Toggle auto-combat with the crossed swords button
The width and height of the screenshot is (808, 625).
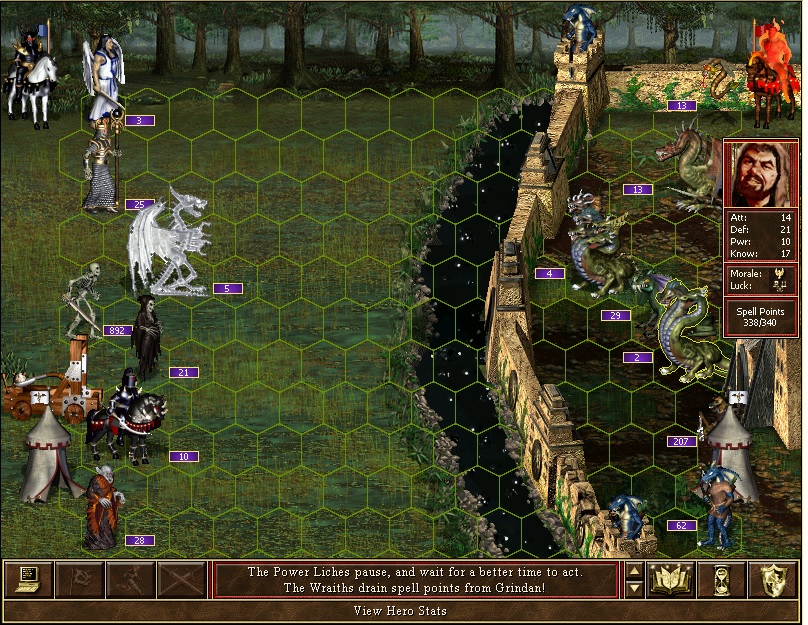point(181,580)
